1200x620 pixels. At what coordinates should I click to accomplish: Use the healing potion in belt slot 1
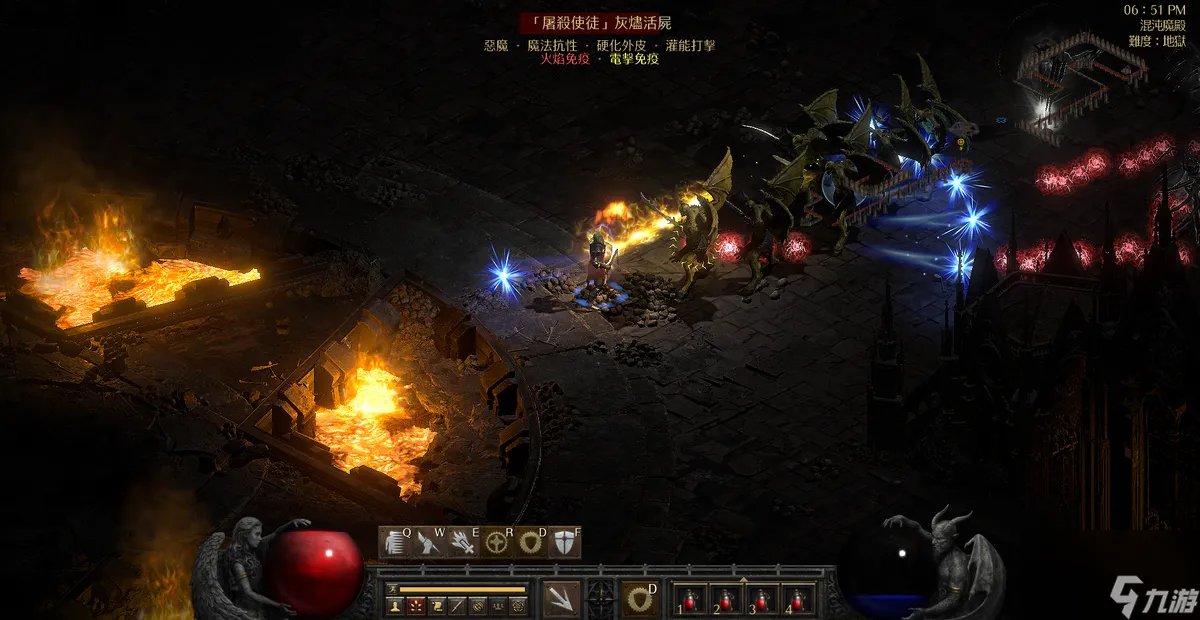[x=689, y=599]
